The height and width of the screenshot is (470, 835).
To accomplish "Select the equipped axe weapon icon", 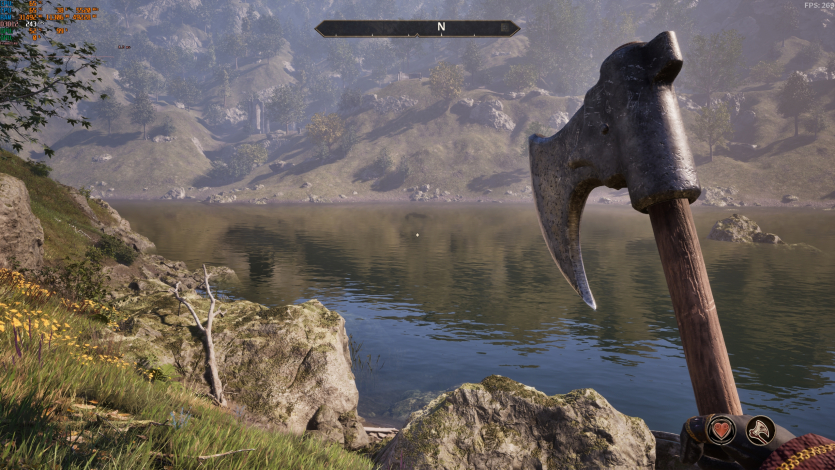I will 760,431.
